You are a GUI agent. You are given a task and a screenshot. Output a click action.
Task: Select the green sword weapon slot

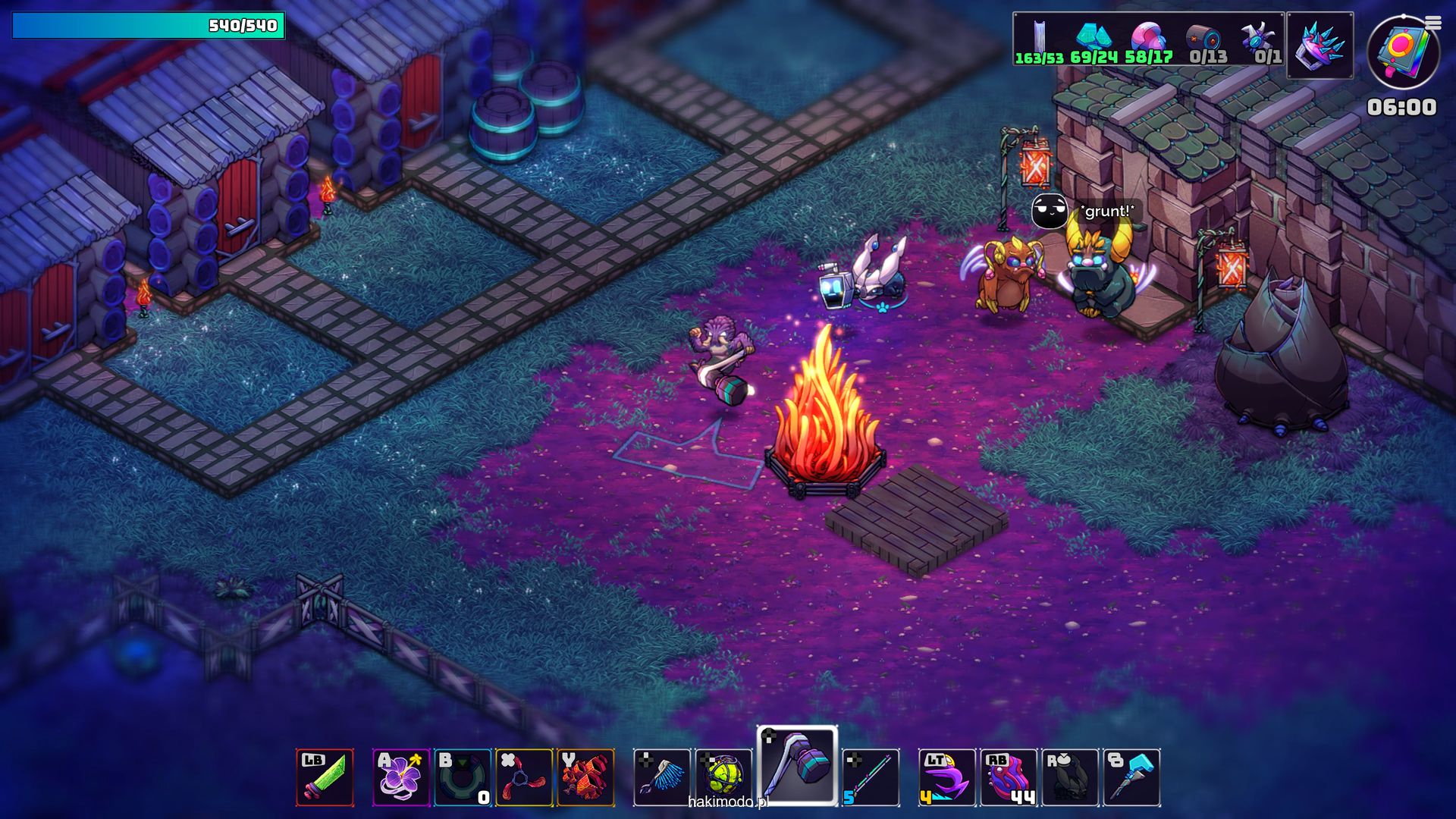pyautogui.click(x=325, y=777)
